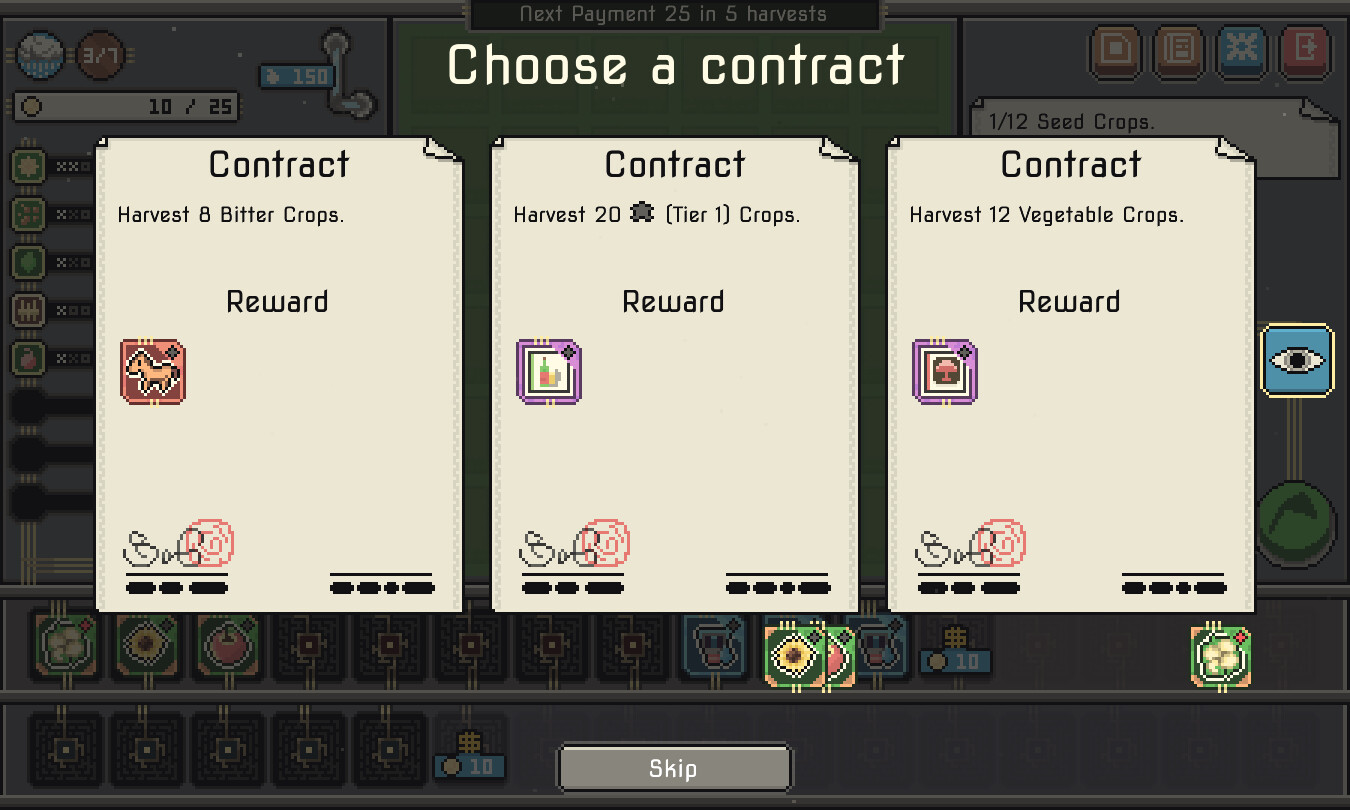
Task: Click the Next Payment banner at the top
Action: click(x=674, y=14)
